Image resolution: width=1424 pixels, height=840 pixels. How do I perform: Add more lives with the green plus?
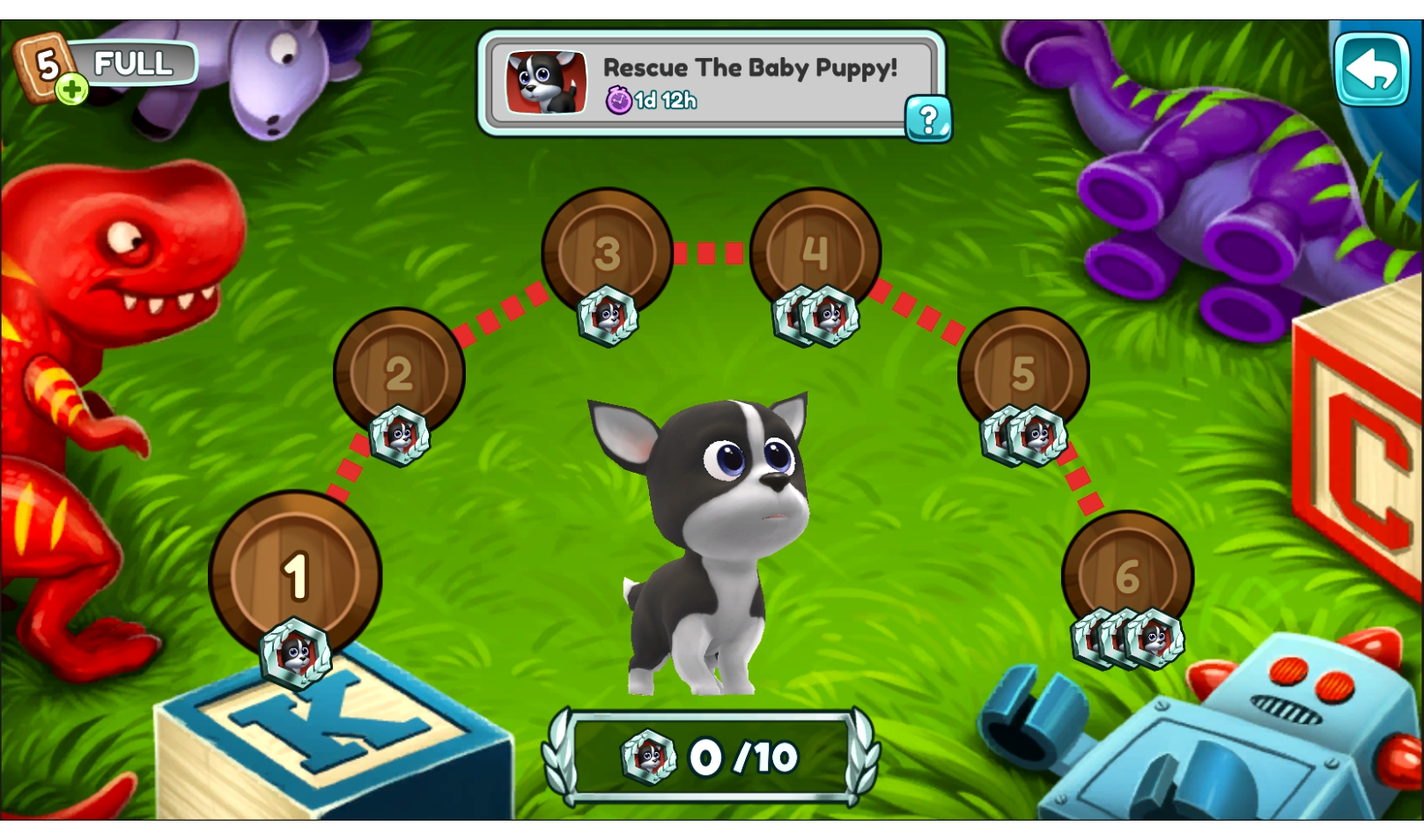pyautogui.click(x=72, y=89)
